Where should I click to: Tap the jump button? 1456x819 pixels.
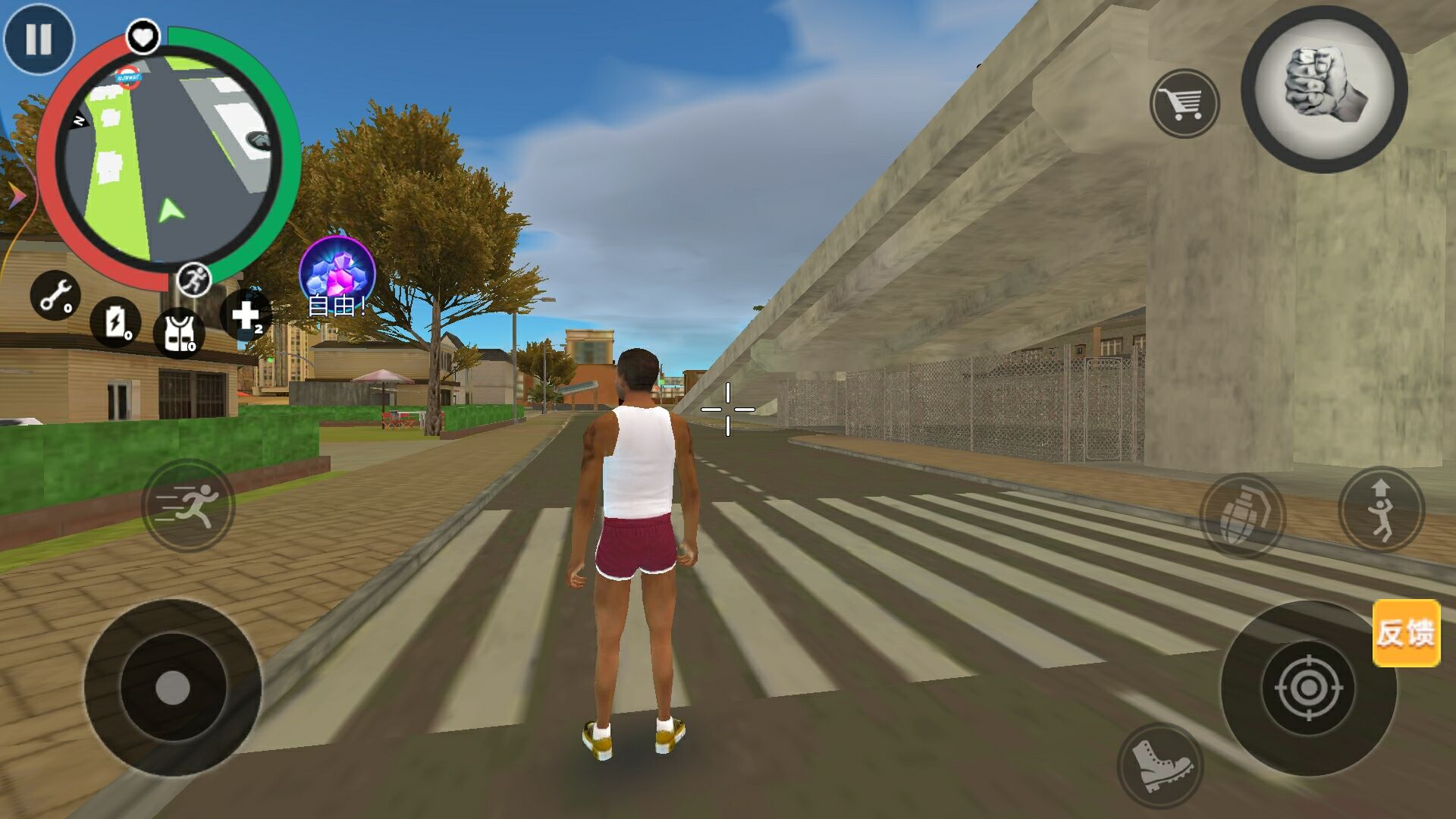[x=1381, y=509]
